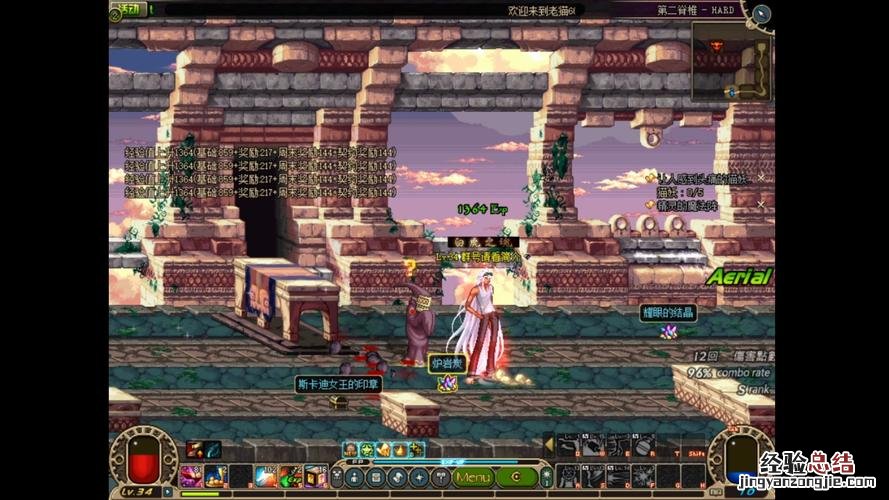Activate the planet skill on the R slot
889x500 pixels.
point(642,446)
